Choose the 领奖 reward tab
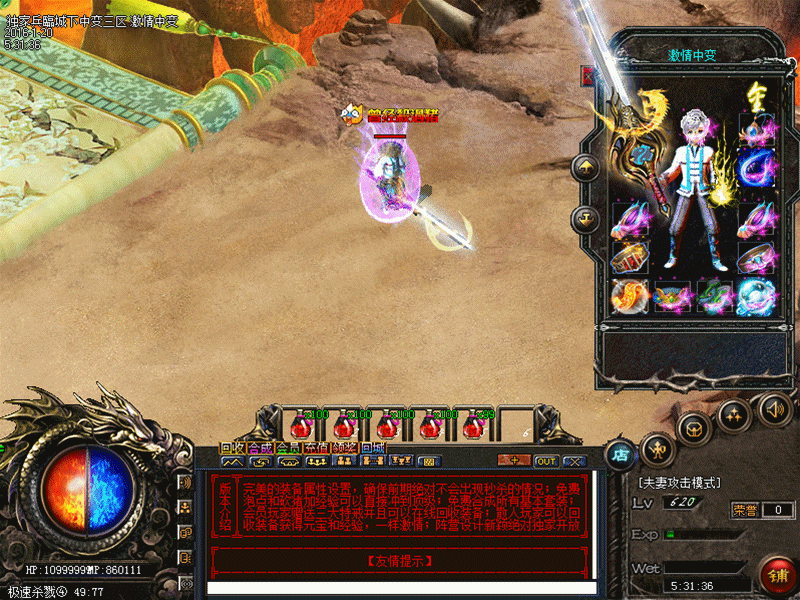 [x=345, y=447]
